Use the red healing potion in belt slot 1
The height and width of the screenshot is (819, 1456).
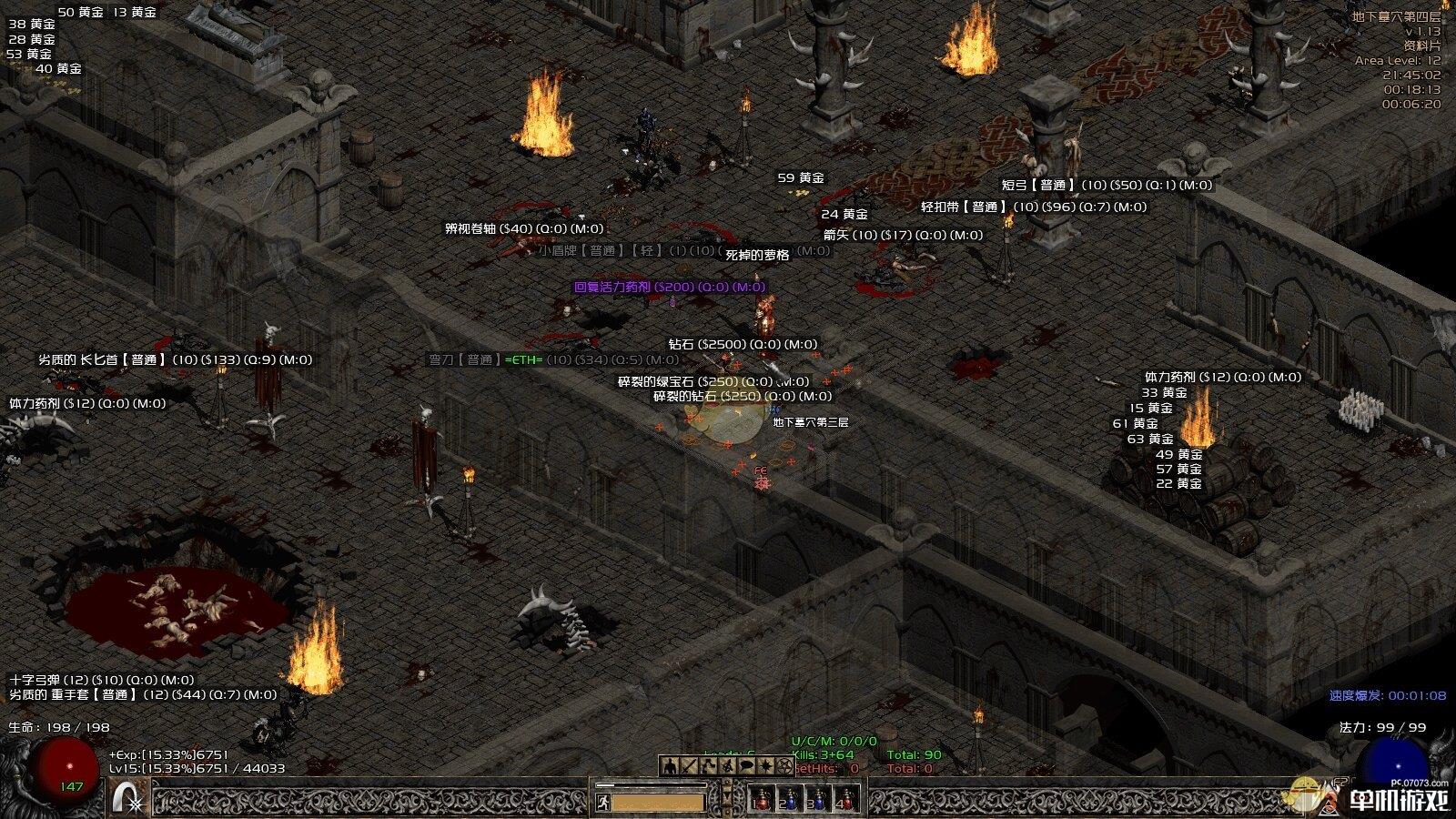point(761,800)
